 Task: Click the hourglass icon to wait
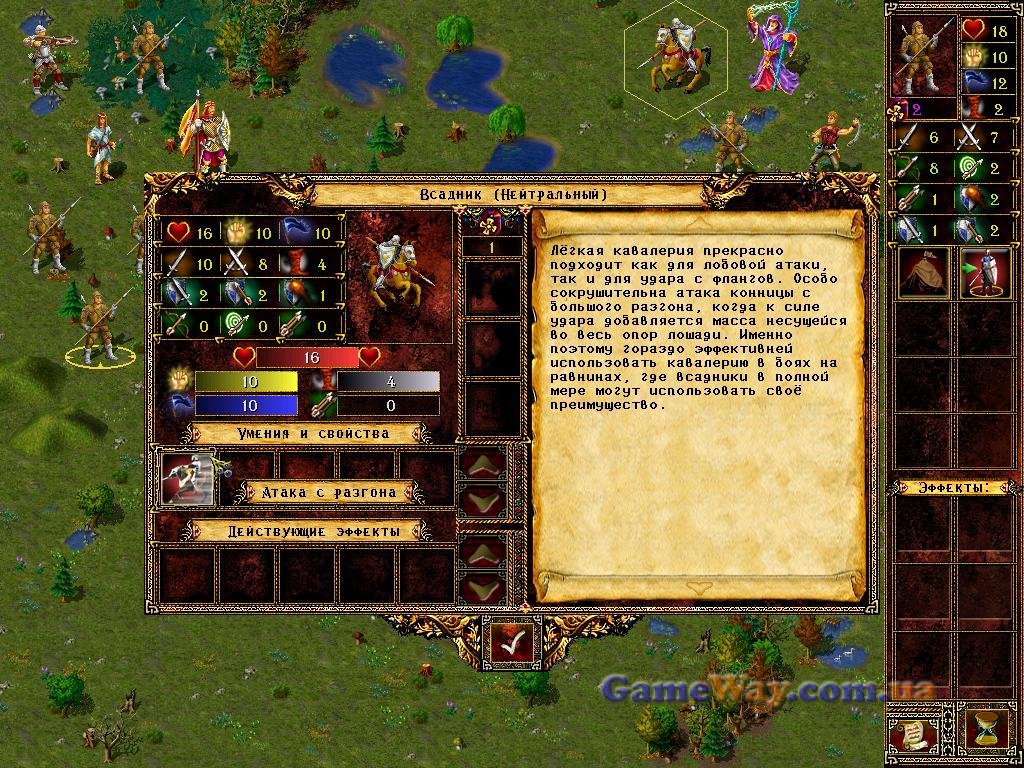(983, 728)
